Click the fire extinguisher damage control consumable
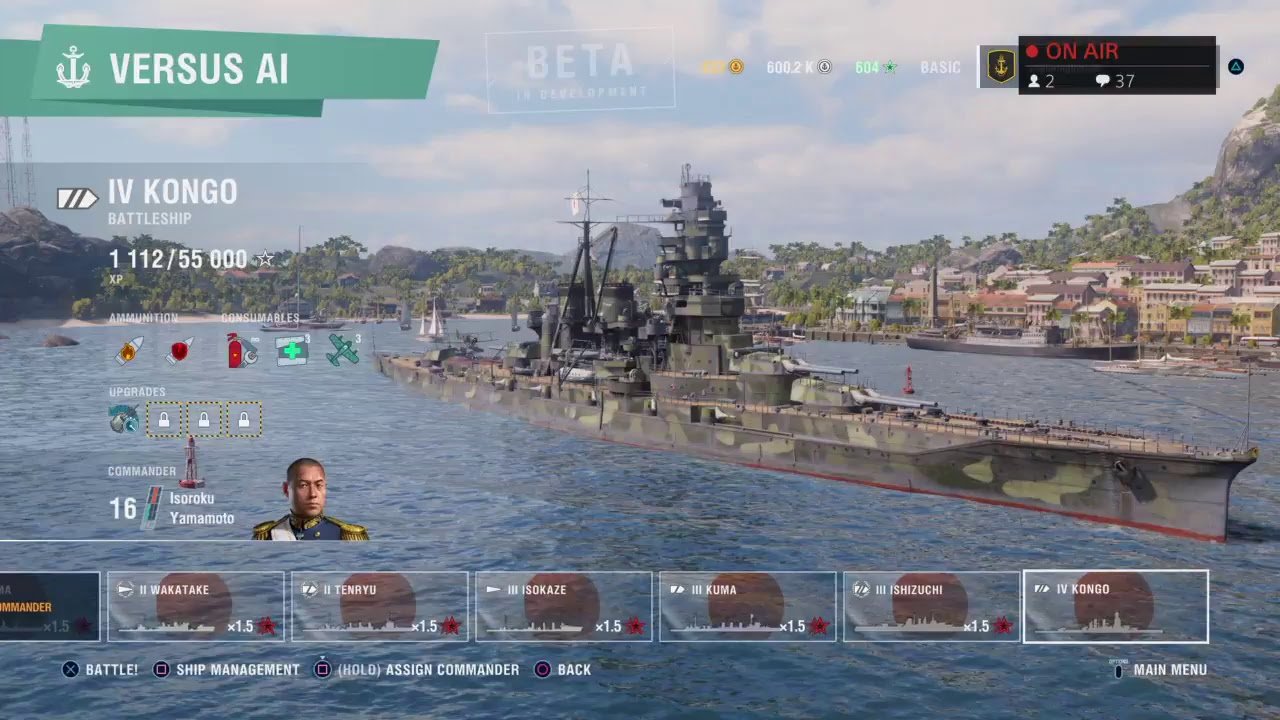Viewport: 1280px width, 720px height. [241, 351]
